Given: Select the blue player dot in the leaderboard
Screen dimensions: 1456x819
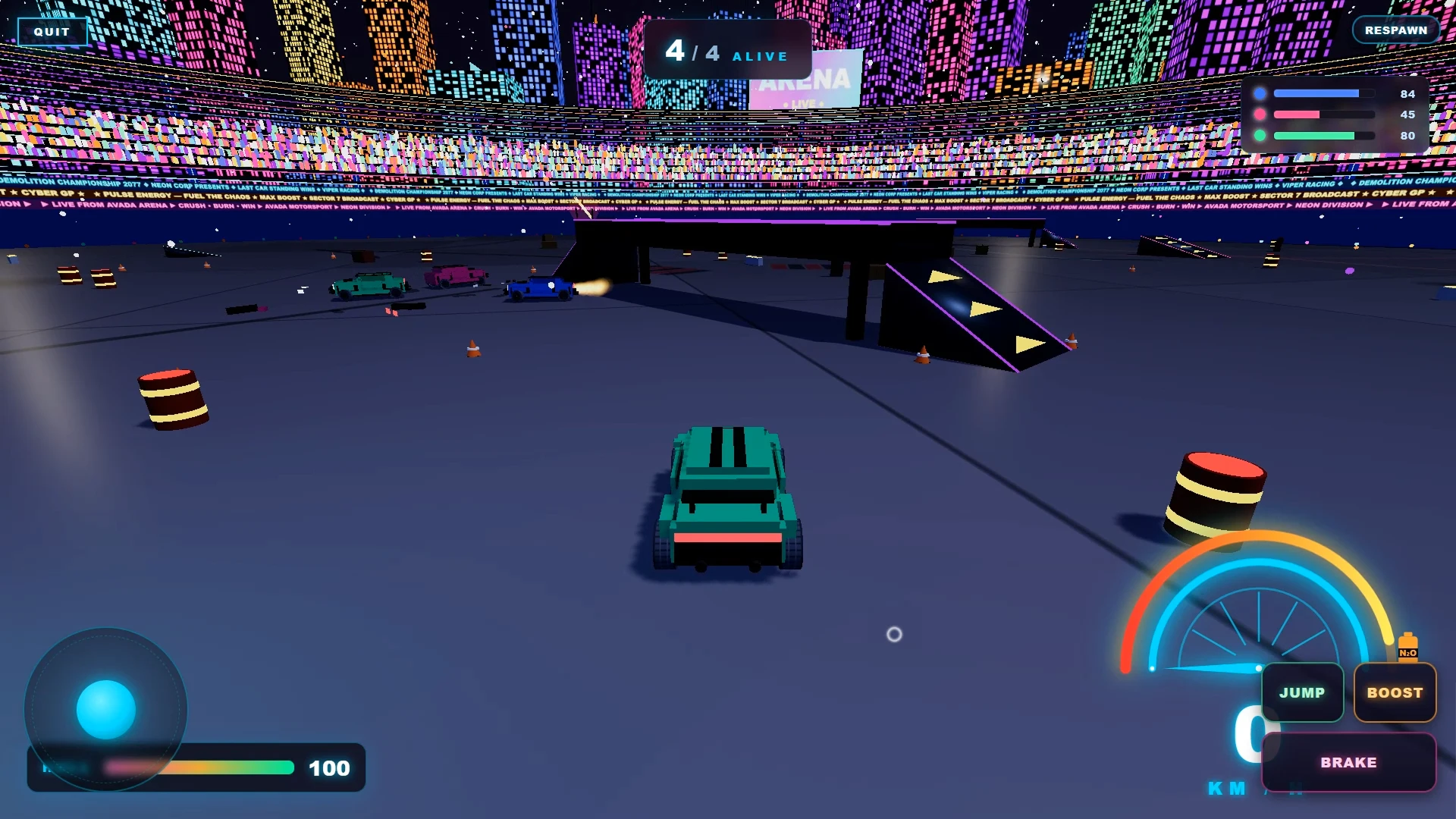Looking at the screenshot, I should point(1261,93).
